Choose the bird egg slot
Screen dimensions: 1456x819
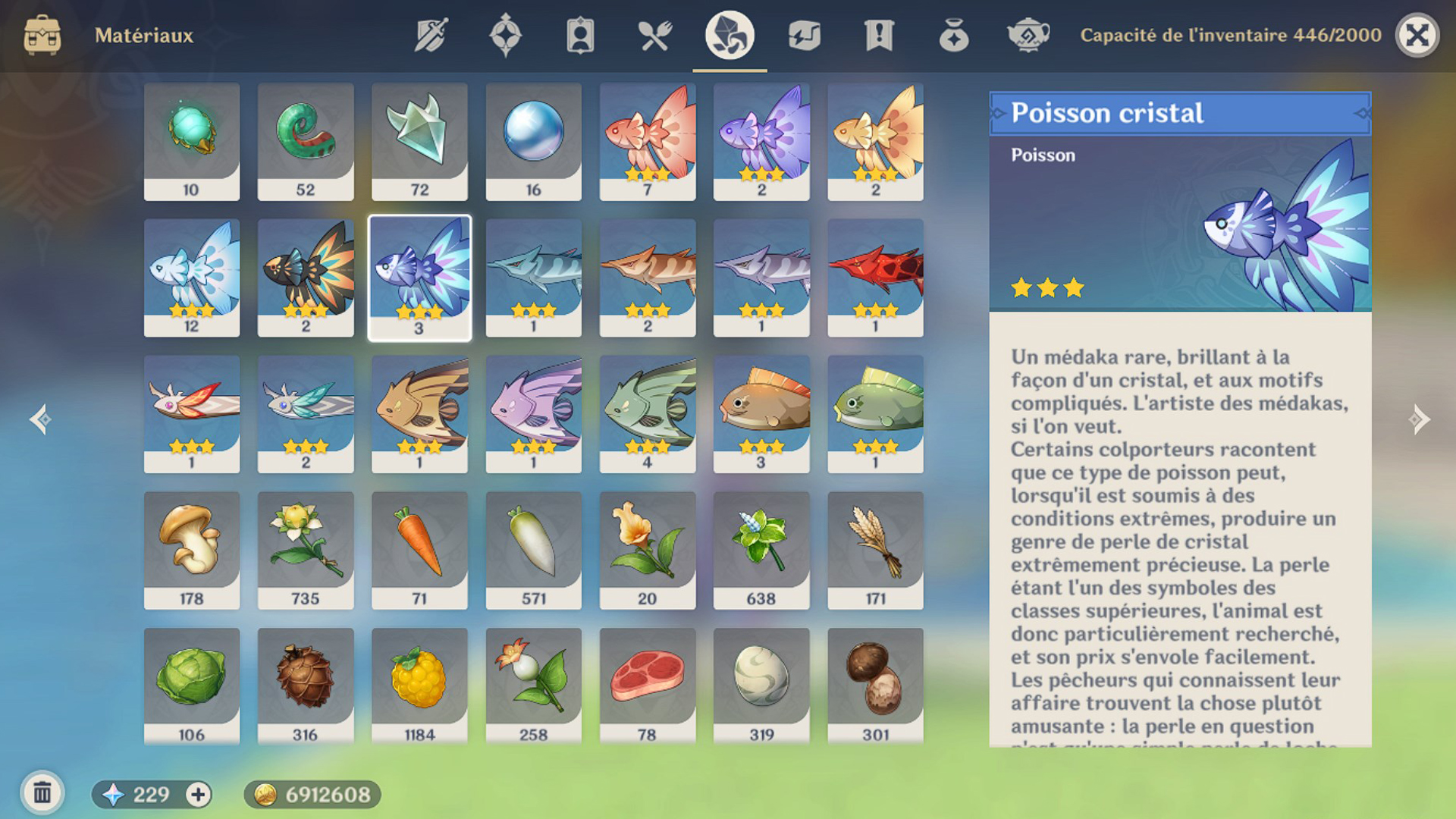pos(761,686)
